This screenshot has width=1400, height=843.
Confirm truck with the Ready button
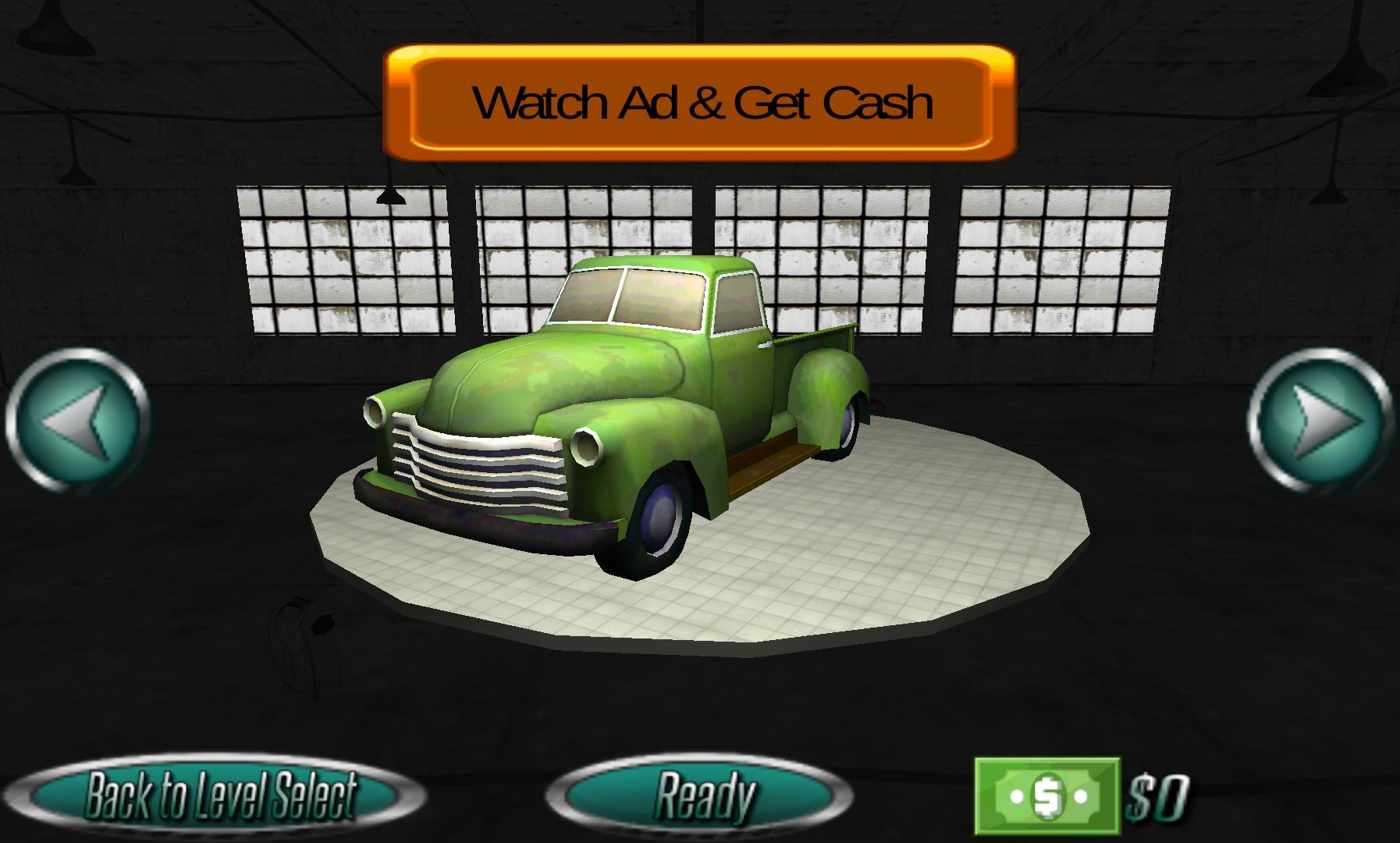tap(700, 795)
